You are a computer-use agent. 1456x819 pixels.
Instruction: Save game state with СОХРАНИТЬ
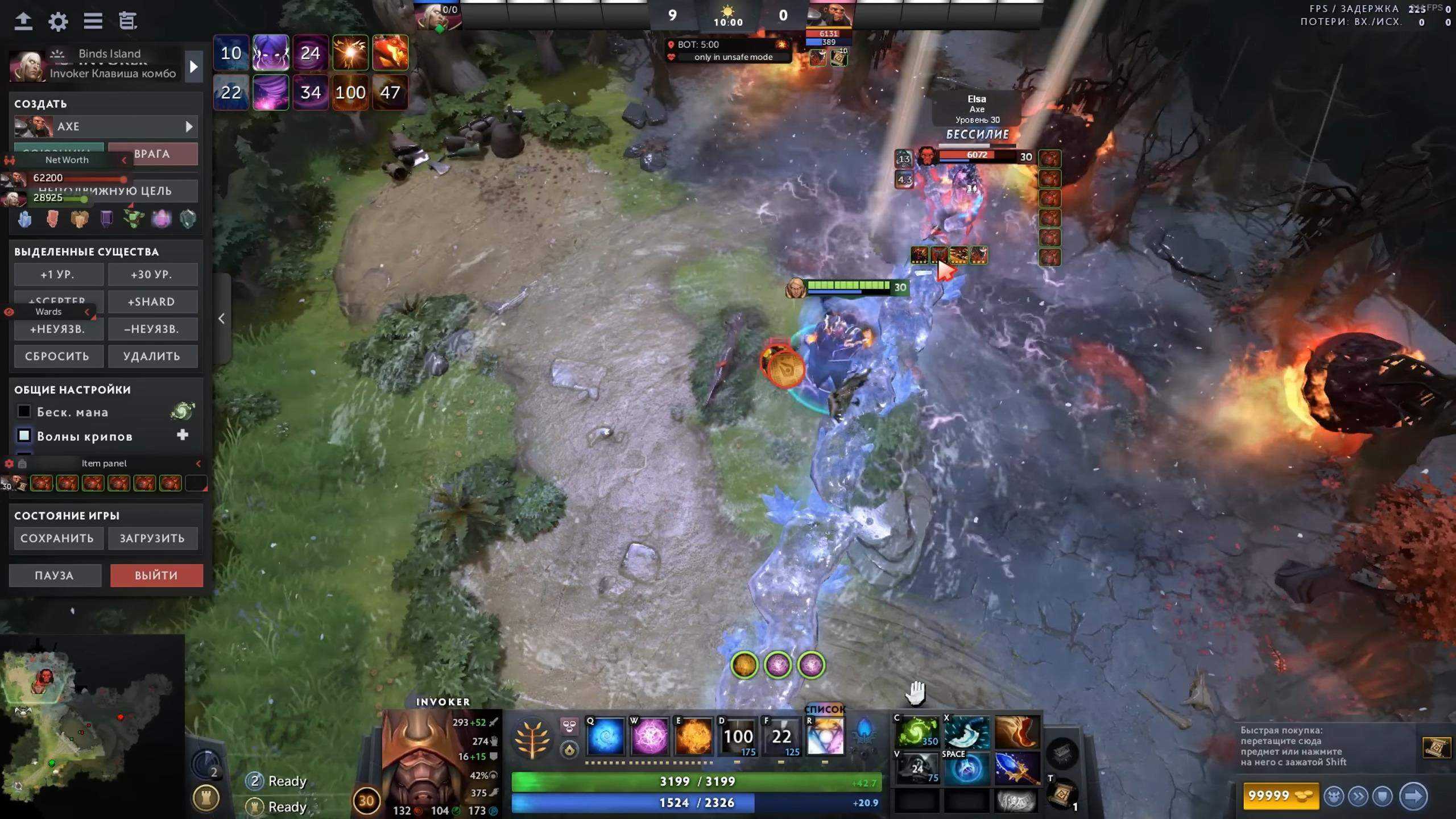pos(57,539)
